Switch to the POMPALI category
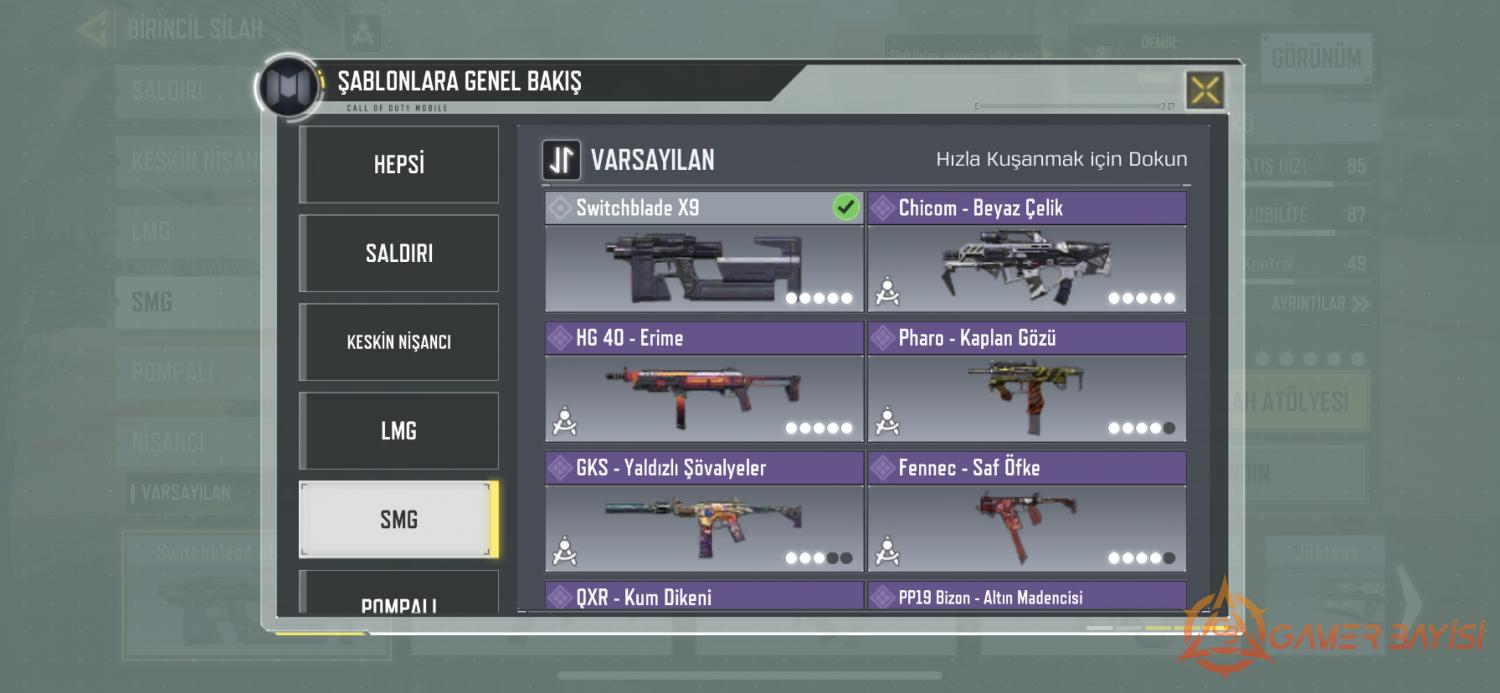Viewport: 1500px width, 693px height. point(399,597)
